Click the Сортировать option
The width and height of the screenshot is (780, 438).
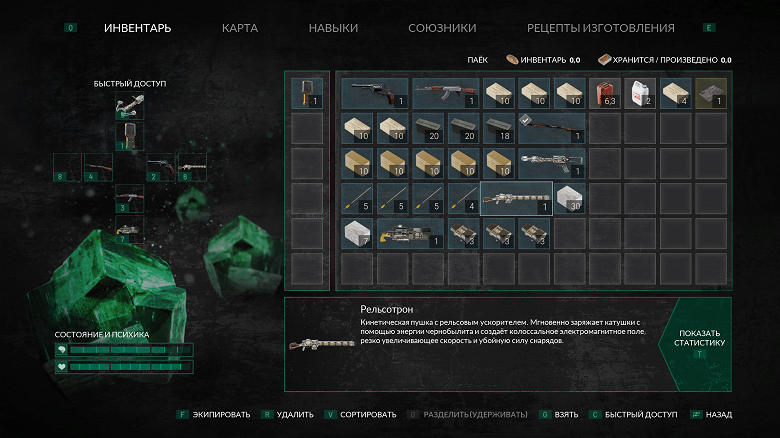358,414
